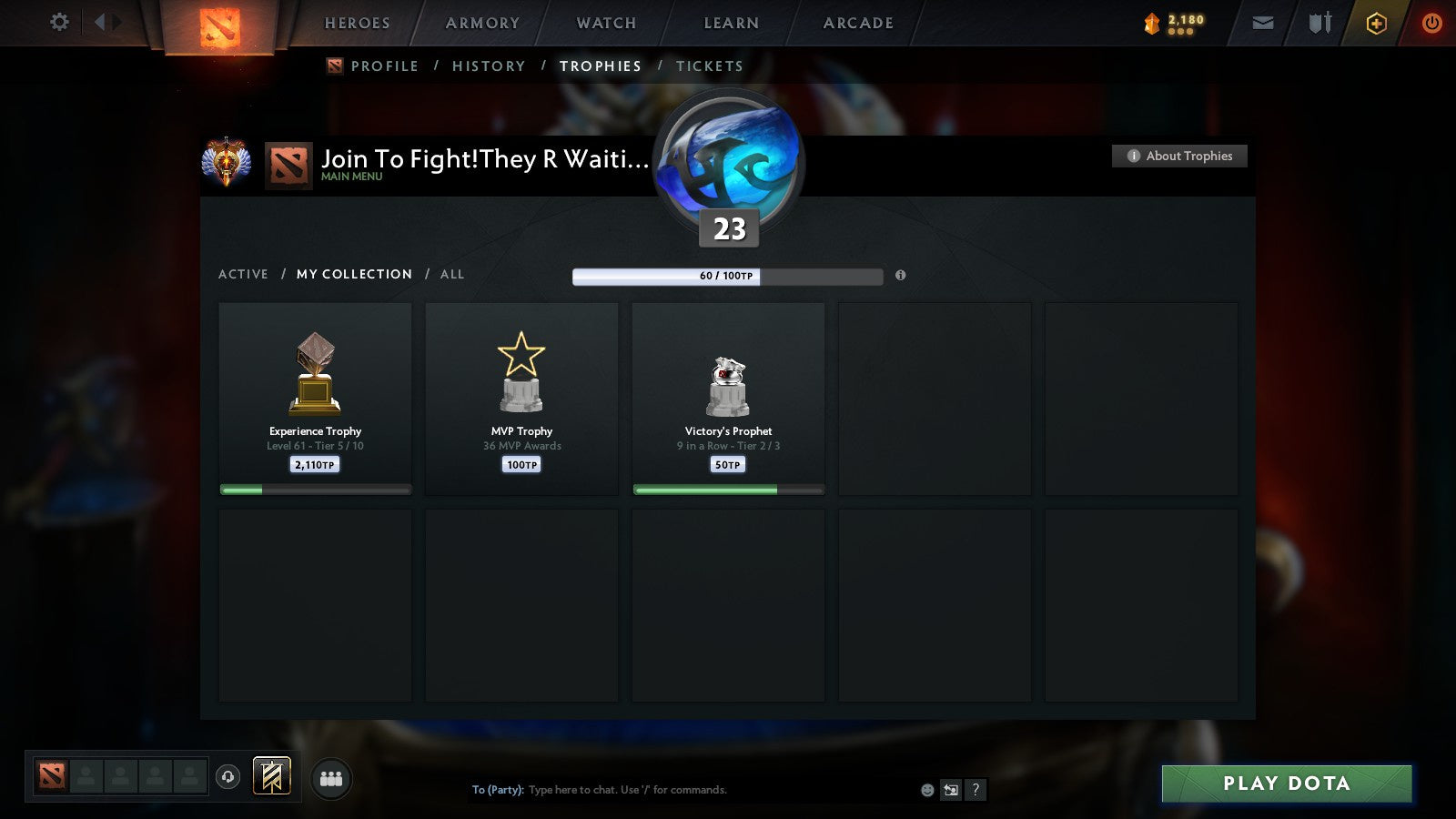Click the info icon beside the TP bar
This screenshot has height=819, width=1456.
coord(901,276)
